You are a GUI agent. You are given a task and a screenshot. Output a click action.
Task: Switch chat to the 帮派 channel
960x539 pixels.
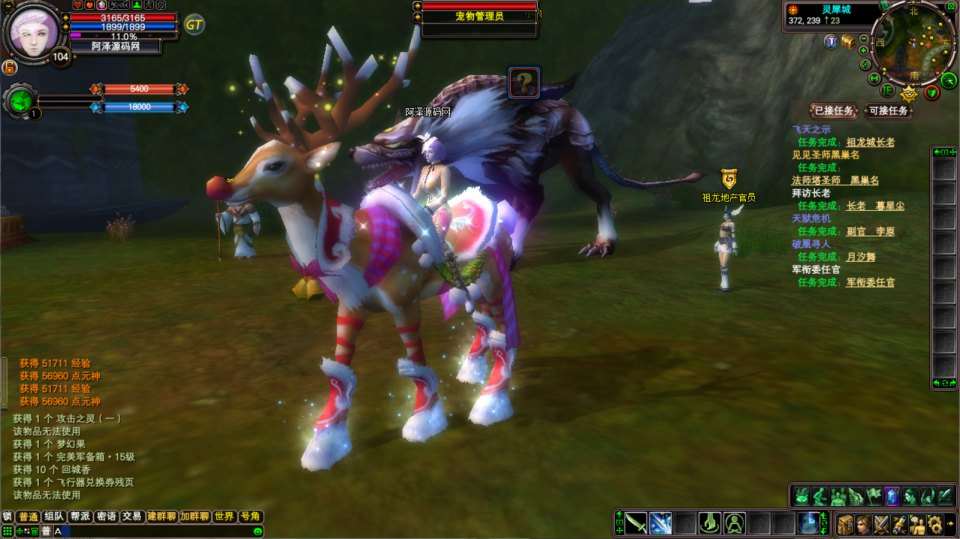[x=80, y=517]
